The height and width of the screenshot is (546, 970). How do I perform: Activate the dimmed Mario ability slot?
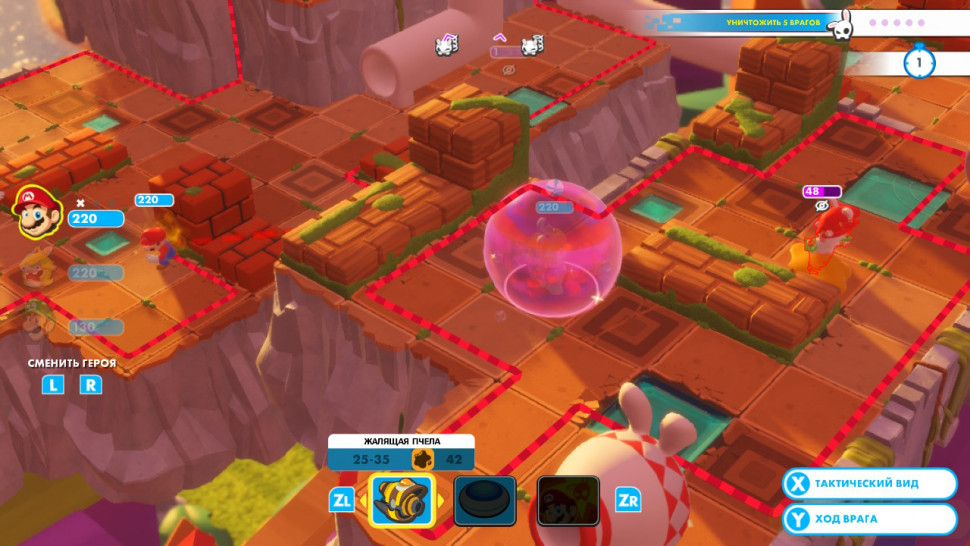[x=568, y=501]
